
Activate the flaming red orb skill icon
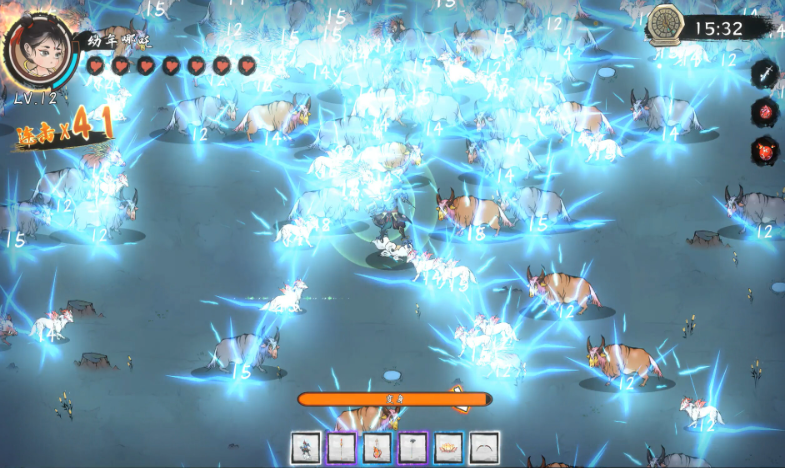click(765, 150)
